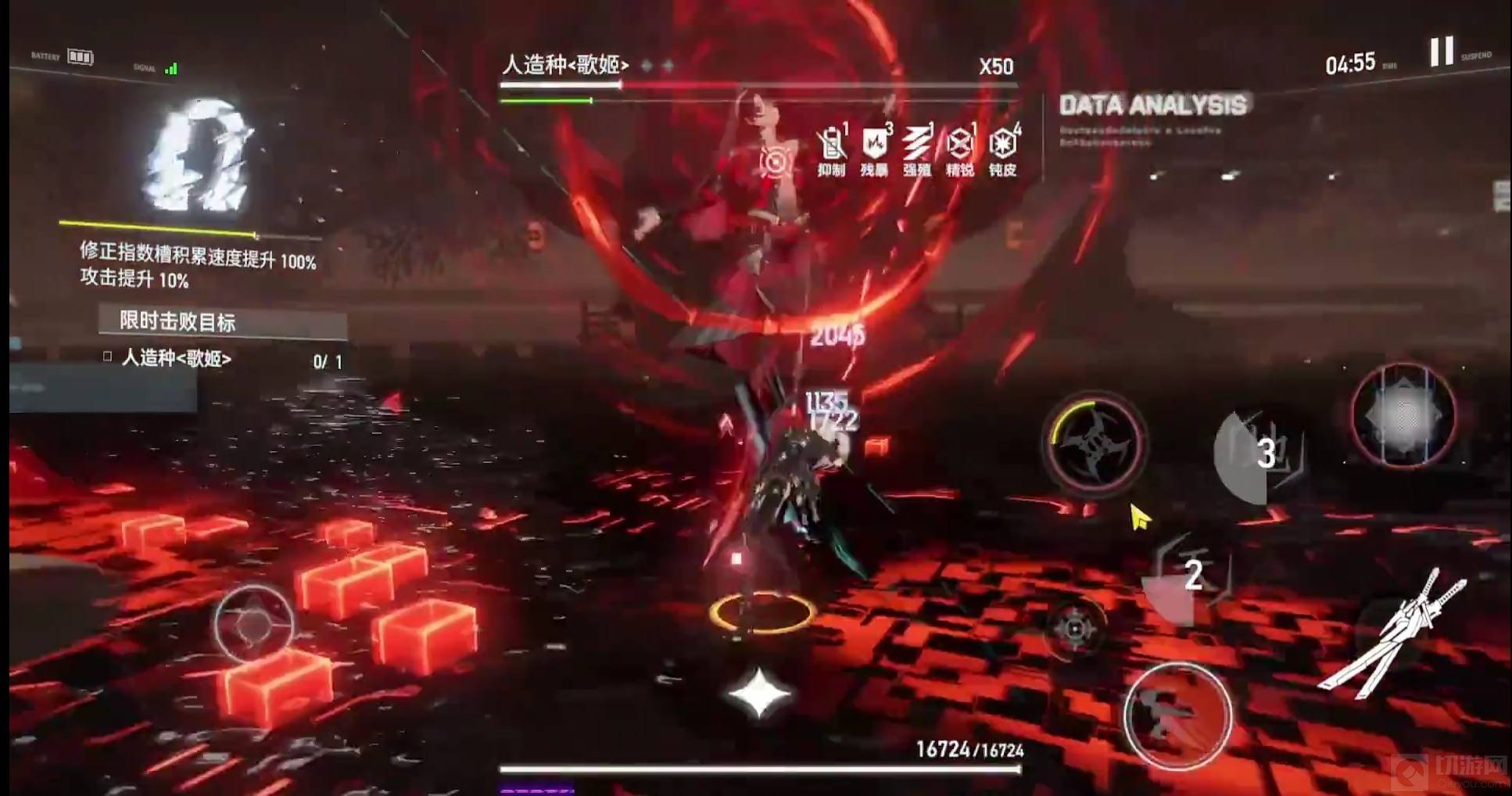
Task: Tap the crosshair lock-on target button
Action: [x=1075, y=628]
